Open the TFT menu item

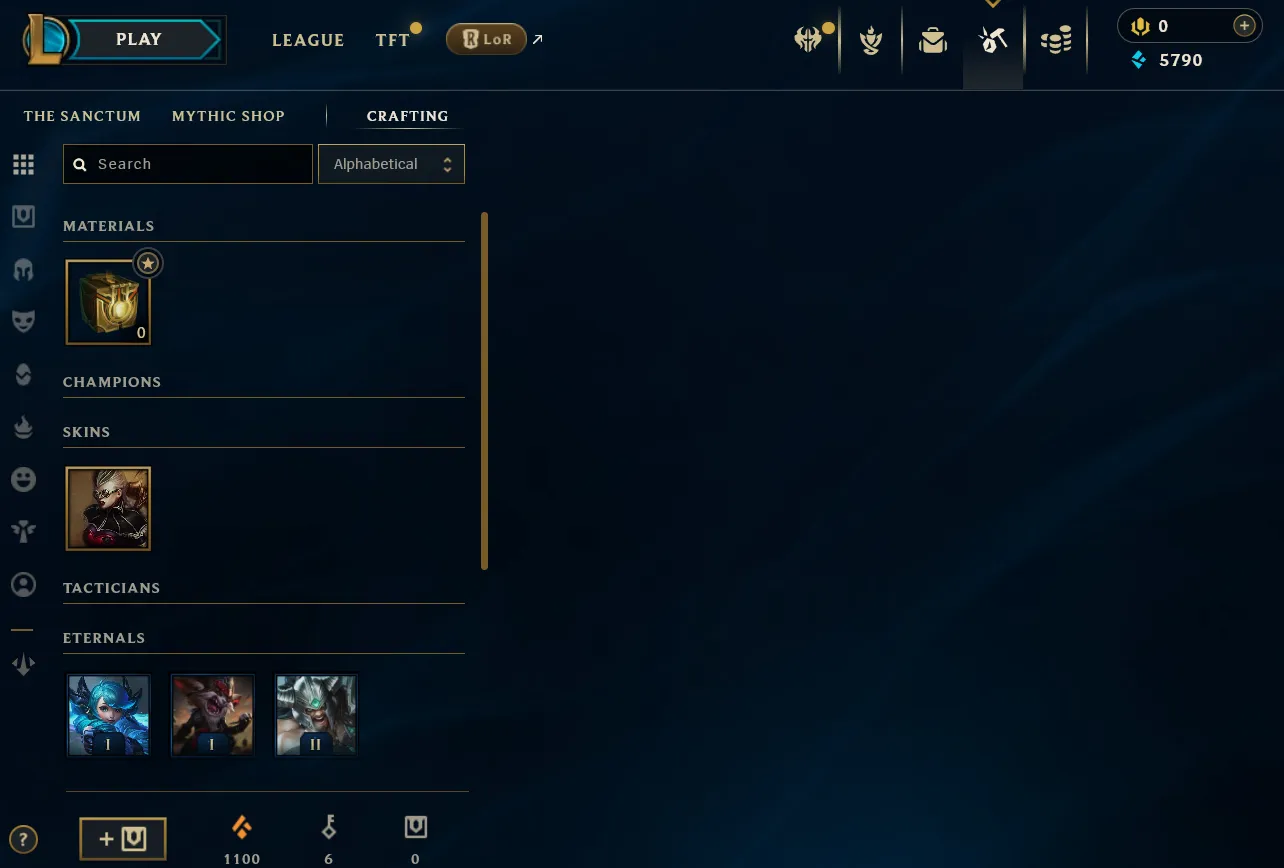pyautogui.click(x=390, y=41)
